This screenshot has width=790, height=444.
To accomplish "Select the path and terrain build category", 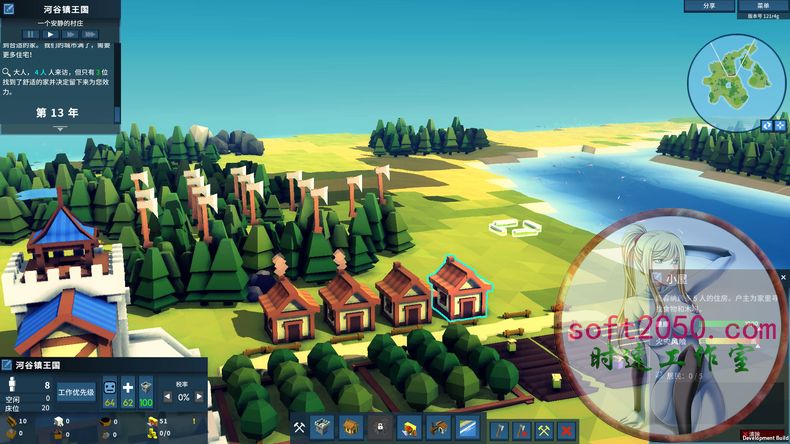I will (x=468, y=428).
